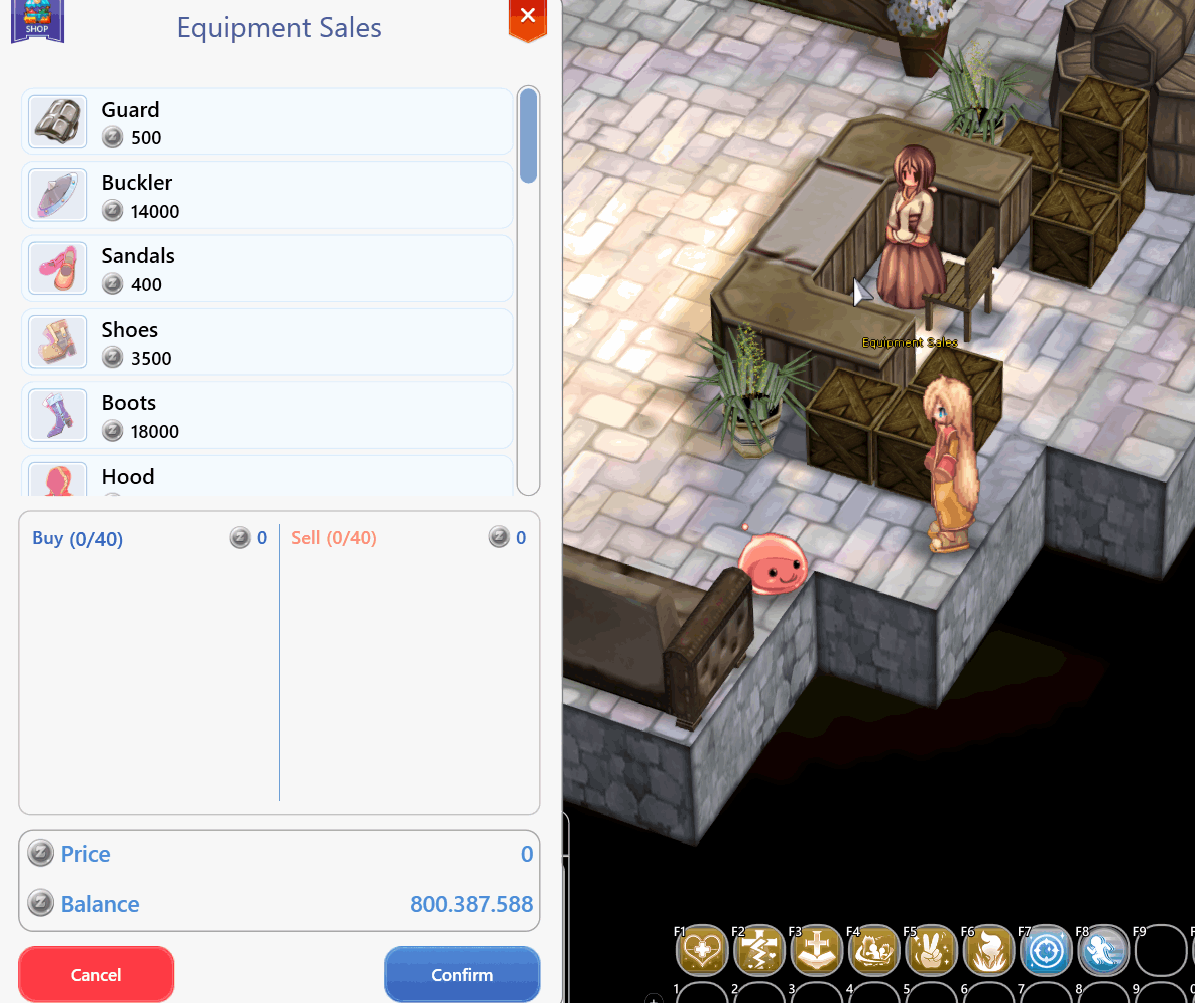Use the blue target skill on F7
The image size is (1195, 1003).
1047,950
